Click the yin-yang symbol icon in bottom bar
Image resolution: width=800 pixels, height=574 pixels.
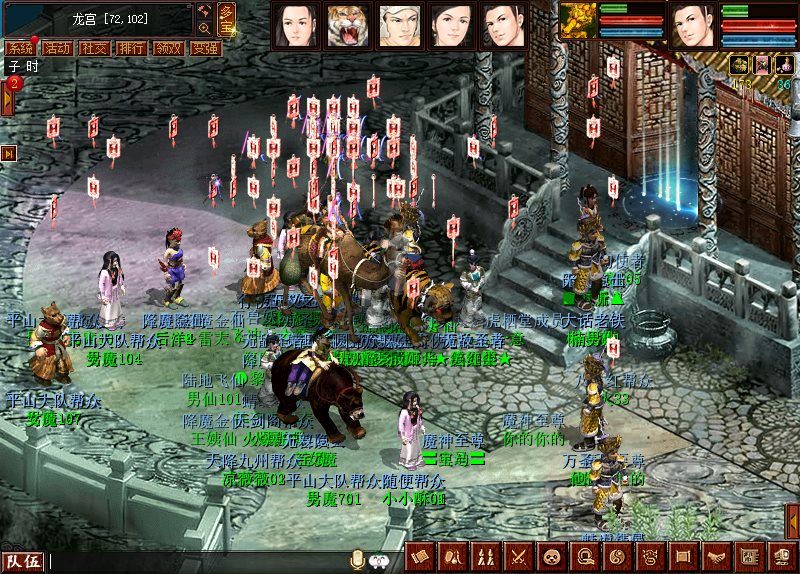[617, 556]
